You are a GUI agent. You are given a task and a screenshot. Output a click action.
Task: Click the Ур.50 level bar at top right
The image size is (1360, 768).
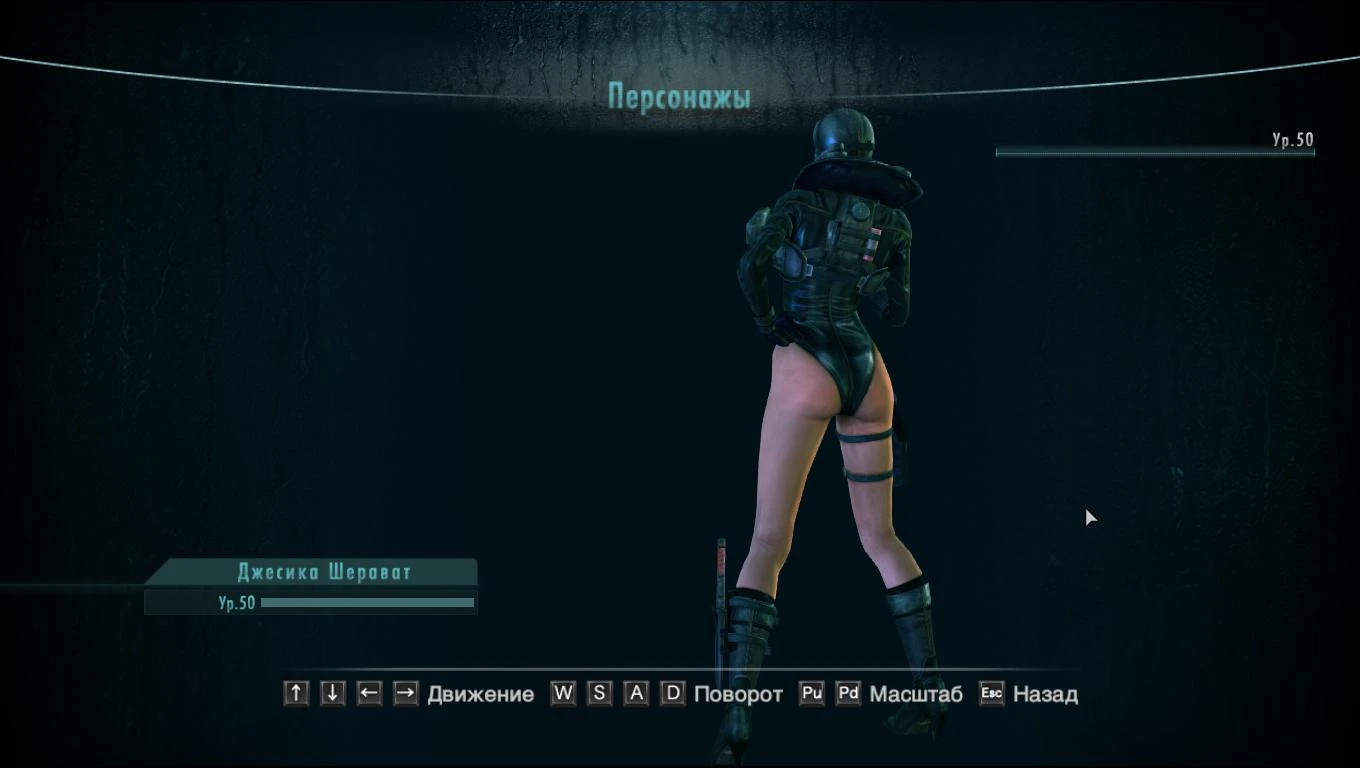coord(1155,152)
